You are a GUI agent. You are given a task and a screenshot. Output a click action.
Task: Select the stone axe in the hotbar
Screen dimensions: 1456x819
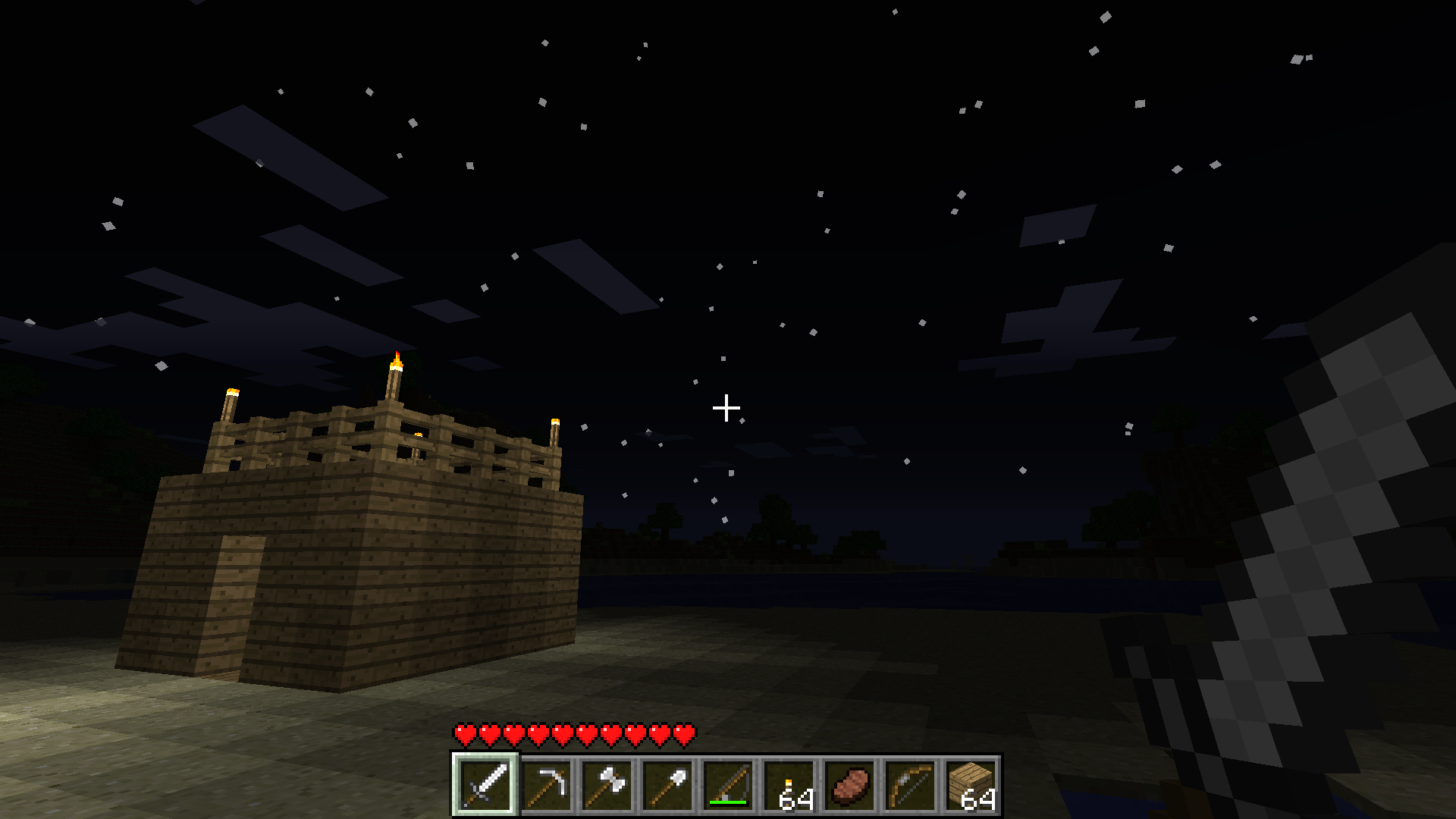[607, 785]
